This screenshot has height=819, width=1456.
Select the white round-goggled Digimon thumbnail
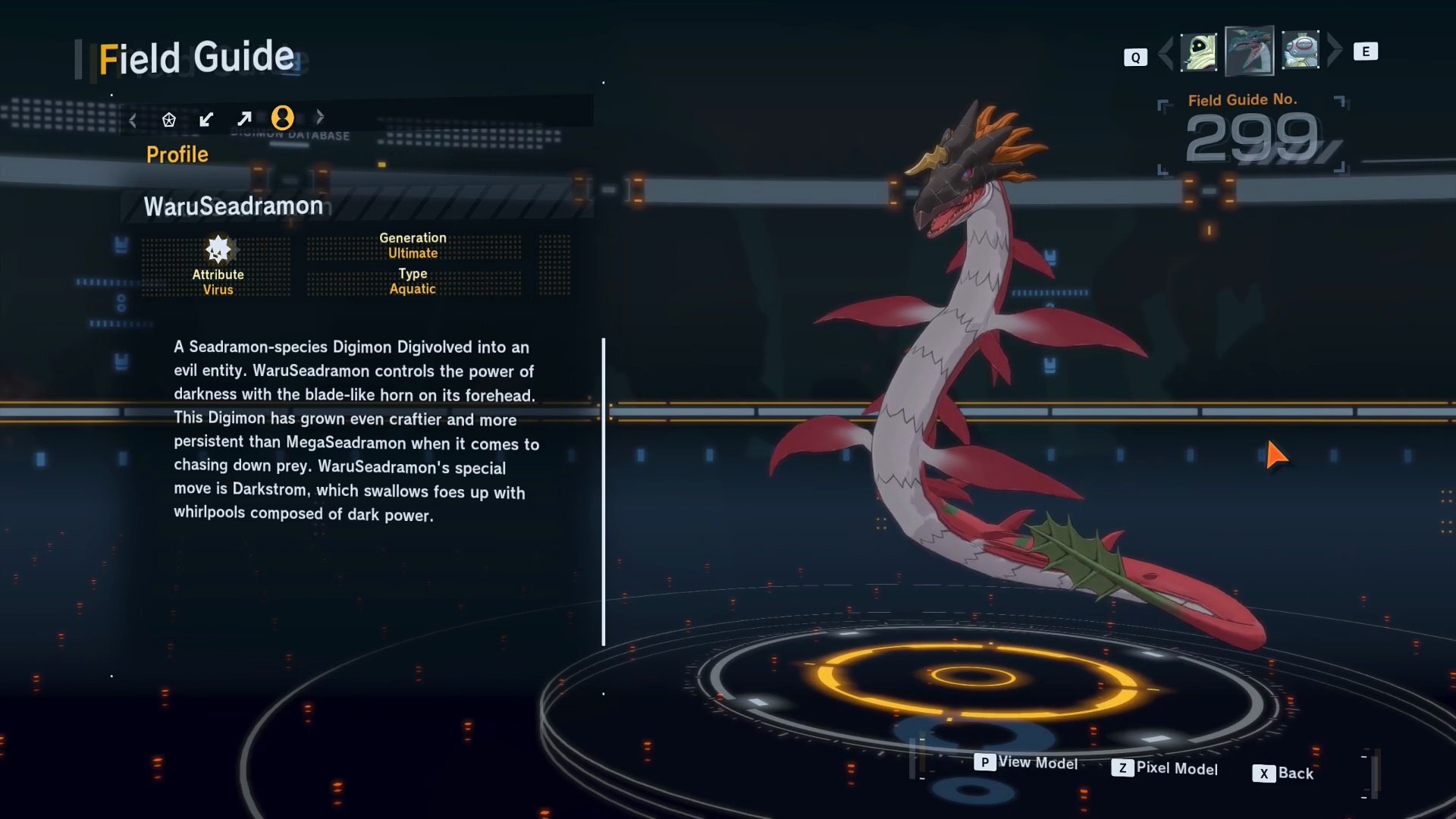click(1301, 51)
